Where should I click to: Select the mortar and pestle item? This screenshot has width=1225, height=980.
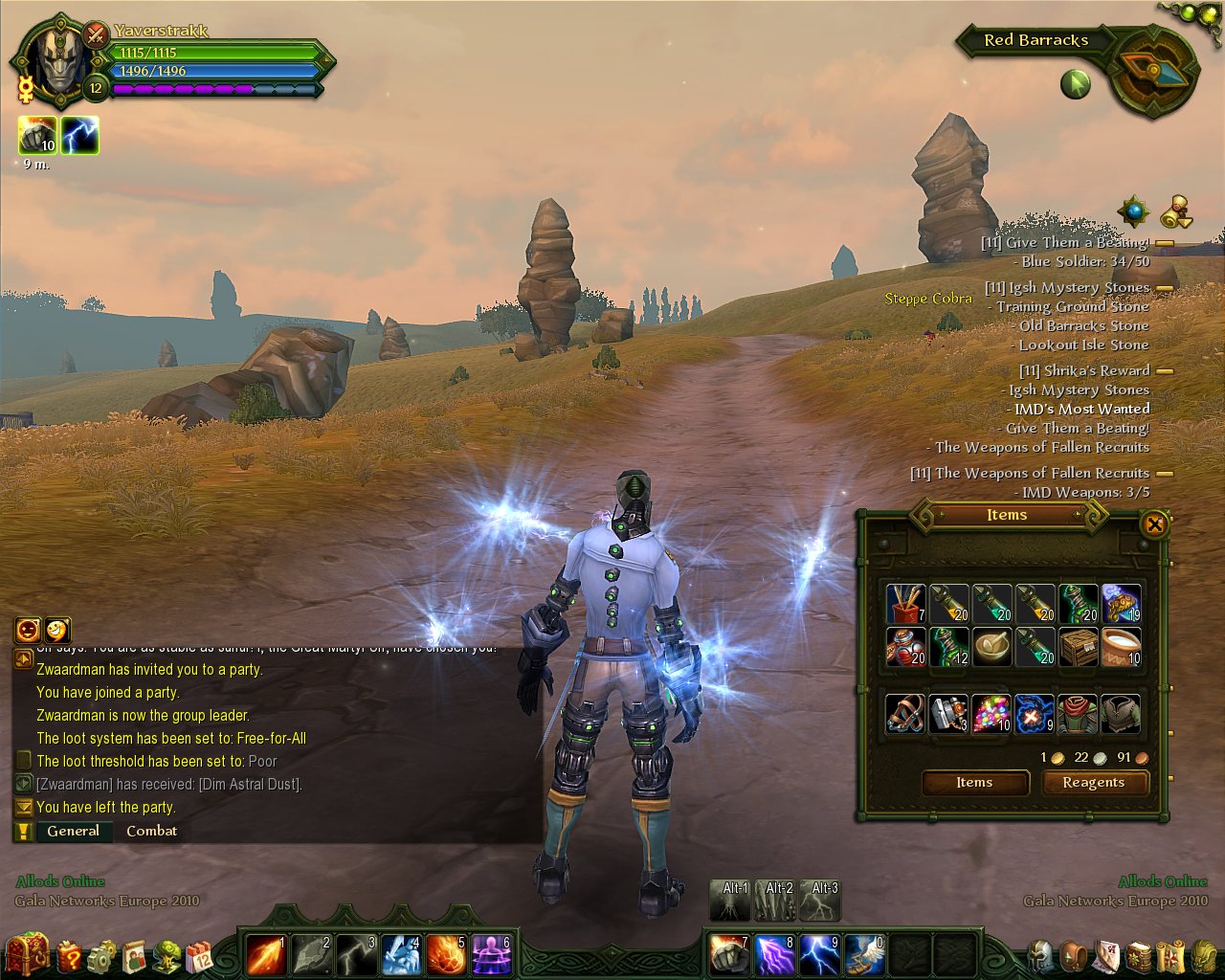[x=991, y=647]
